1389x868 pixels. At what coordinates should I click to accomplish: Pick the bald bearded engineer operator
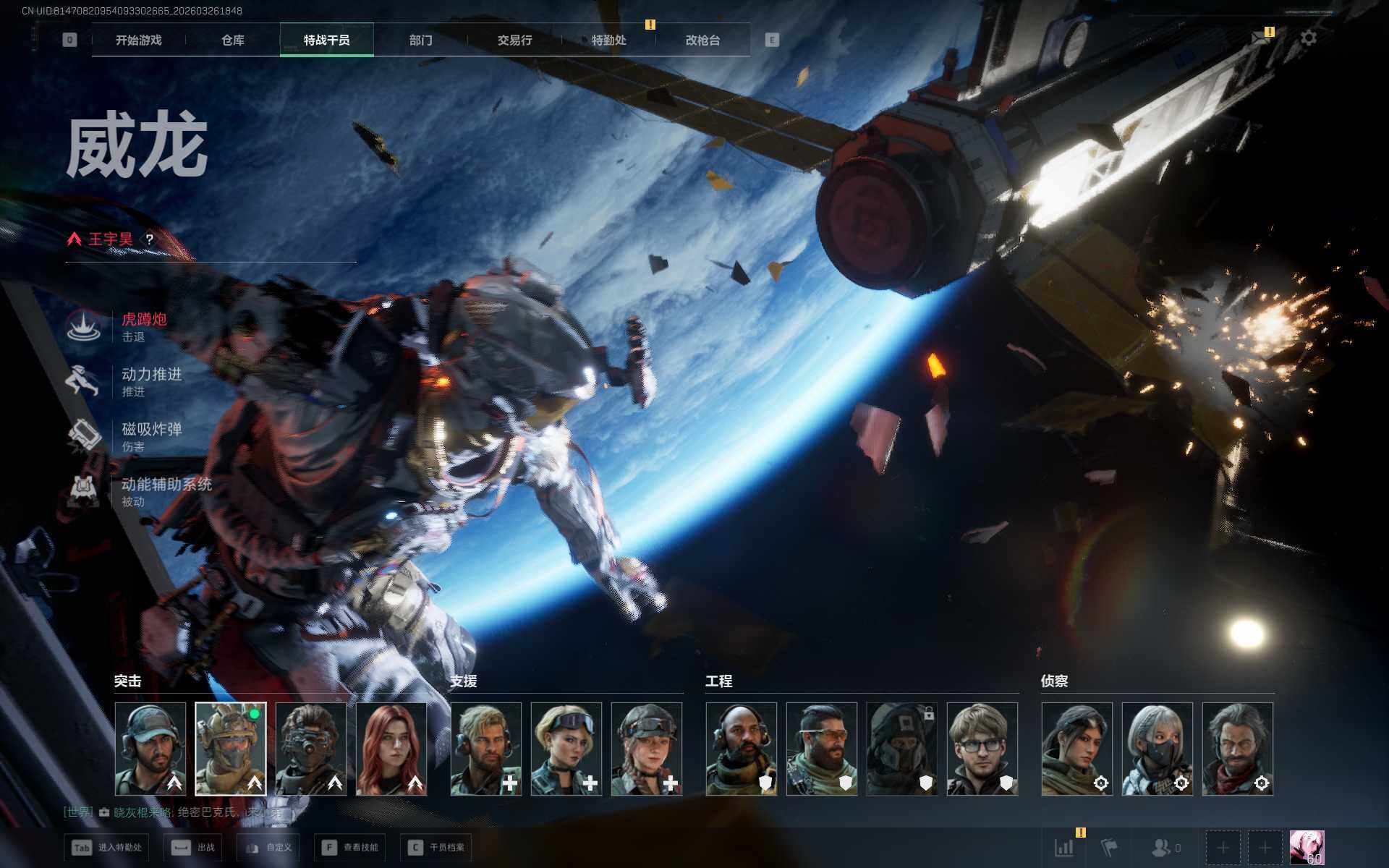coord(742,749)
